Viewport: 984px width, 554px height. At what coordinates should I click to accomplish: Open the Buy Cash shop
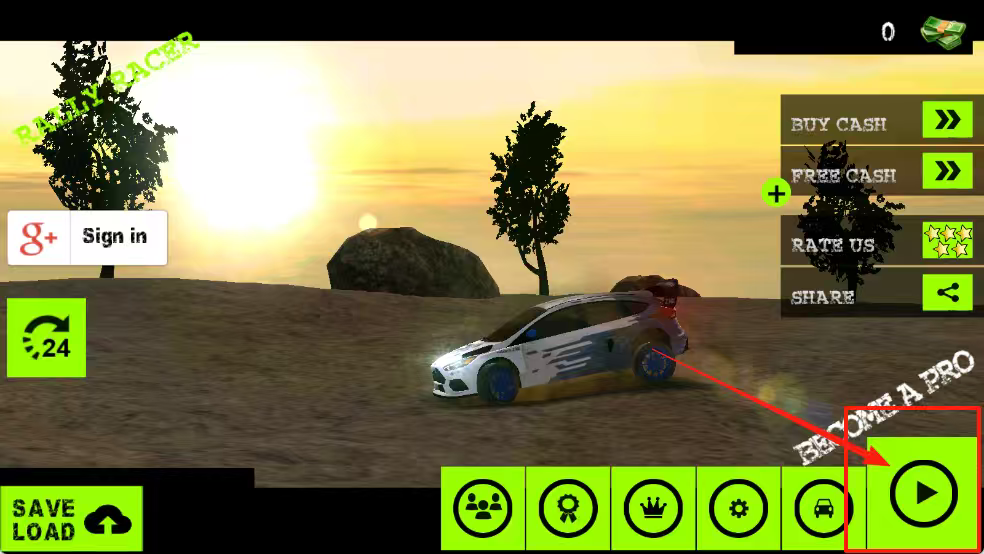tap(877, 122)
